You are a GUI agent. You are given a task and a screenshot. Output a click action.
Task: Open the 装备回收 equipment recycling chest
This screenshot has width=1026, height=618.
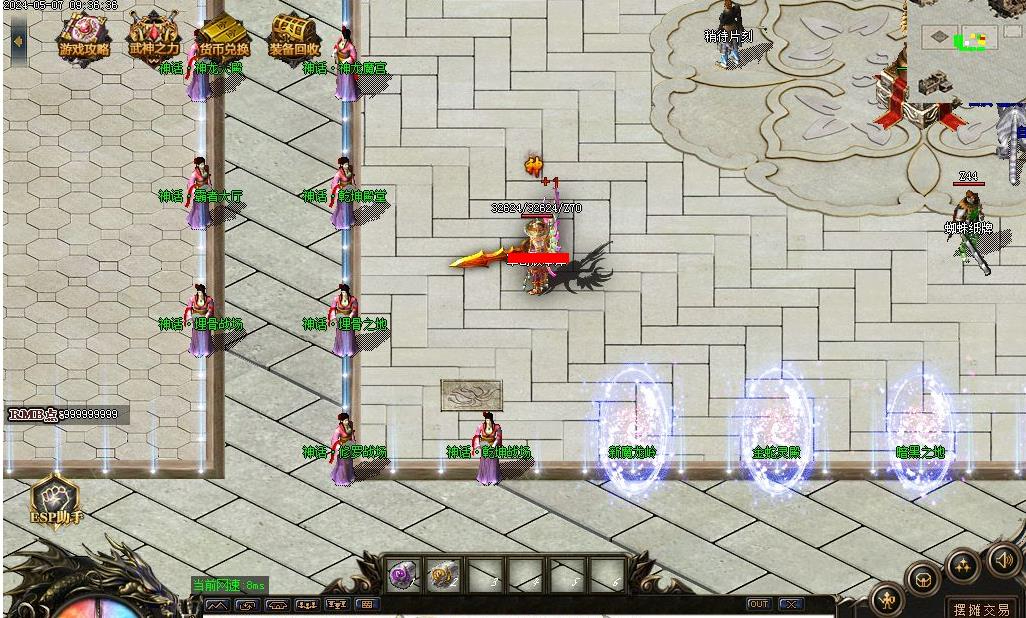294,37
